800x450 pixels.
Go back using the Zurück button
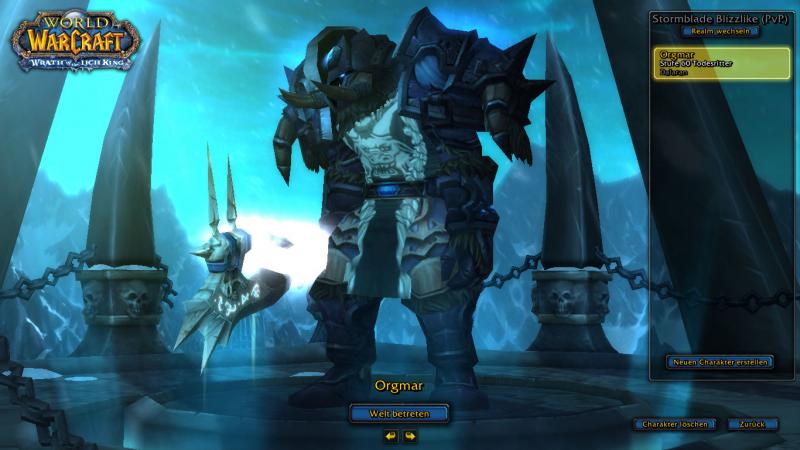[x=753, y=424]
